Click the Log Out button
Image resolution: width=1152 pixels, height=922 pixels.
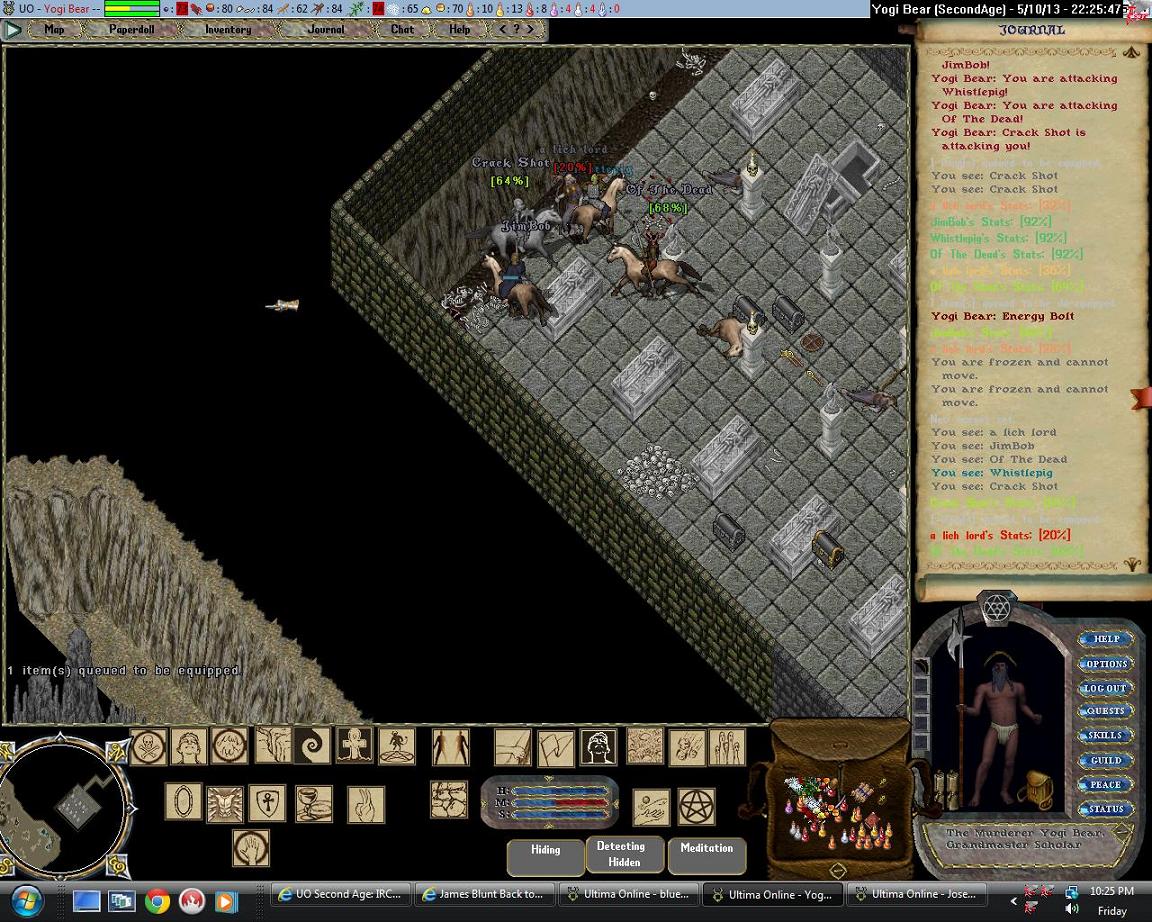point(1106,688)
